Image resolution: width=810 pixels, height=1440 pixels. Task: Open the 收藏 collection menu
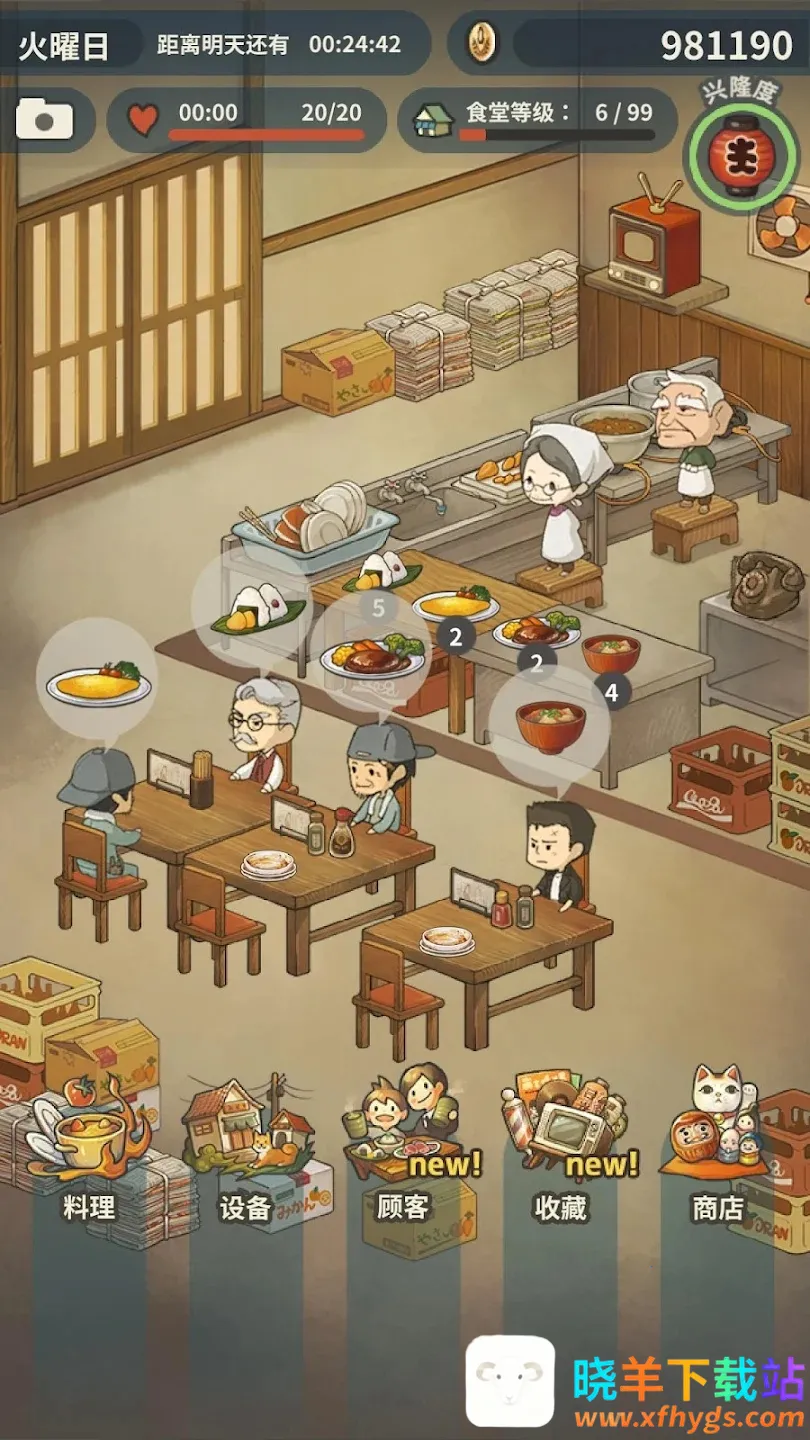tap(562, 1150)
